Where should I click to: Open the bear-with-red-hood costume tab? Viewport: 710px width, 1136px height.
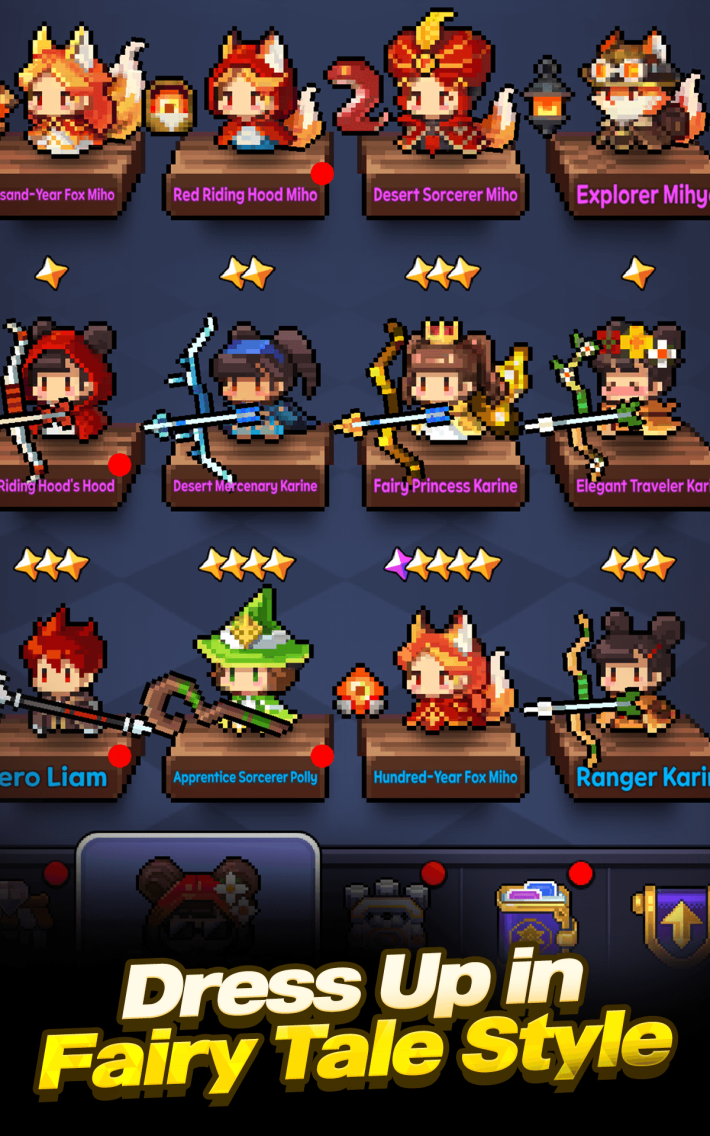(x=198, y=897)
